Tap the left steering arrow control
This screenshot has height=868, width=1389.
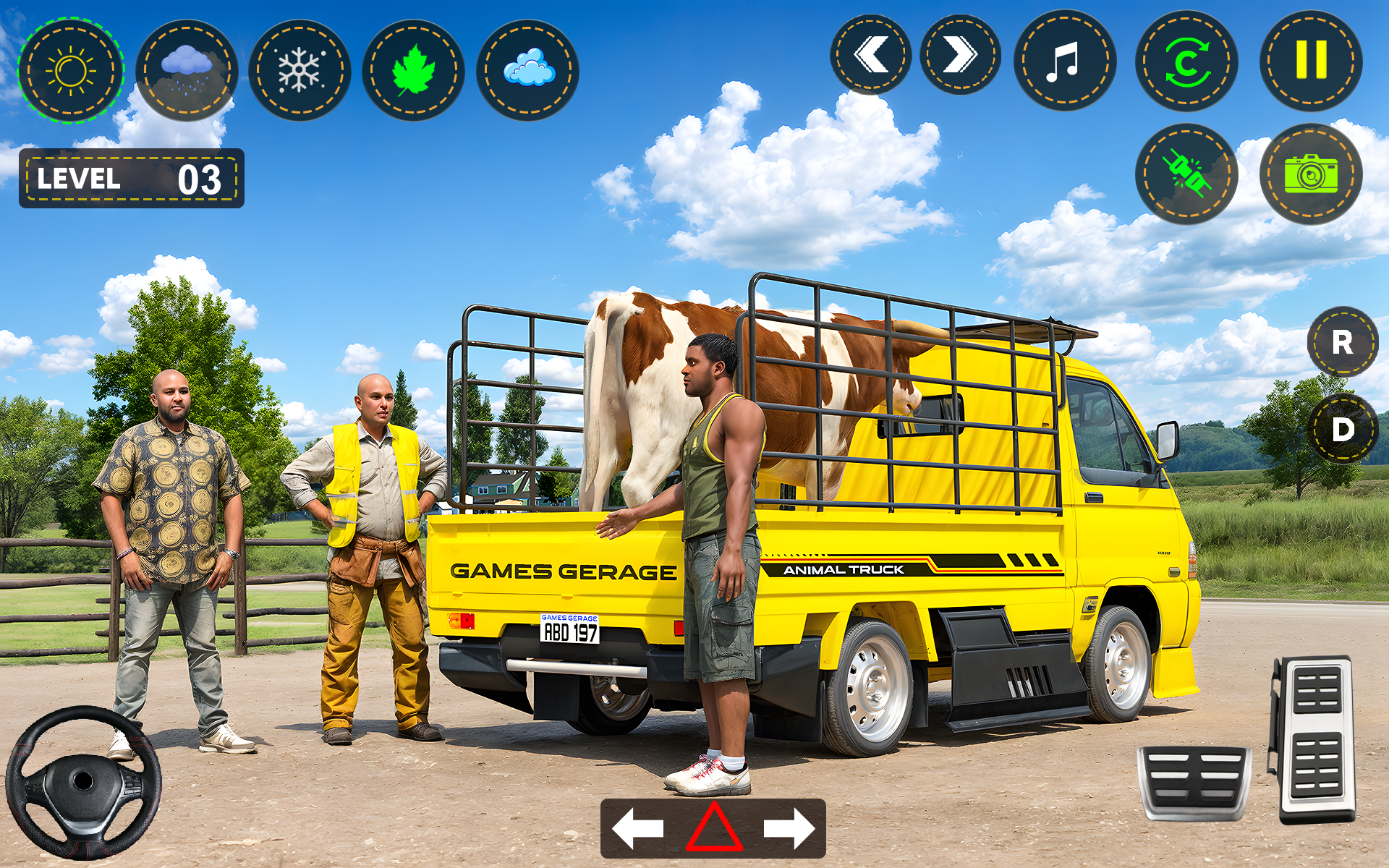(x=637, y=827)
